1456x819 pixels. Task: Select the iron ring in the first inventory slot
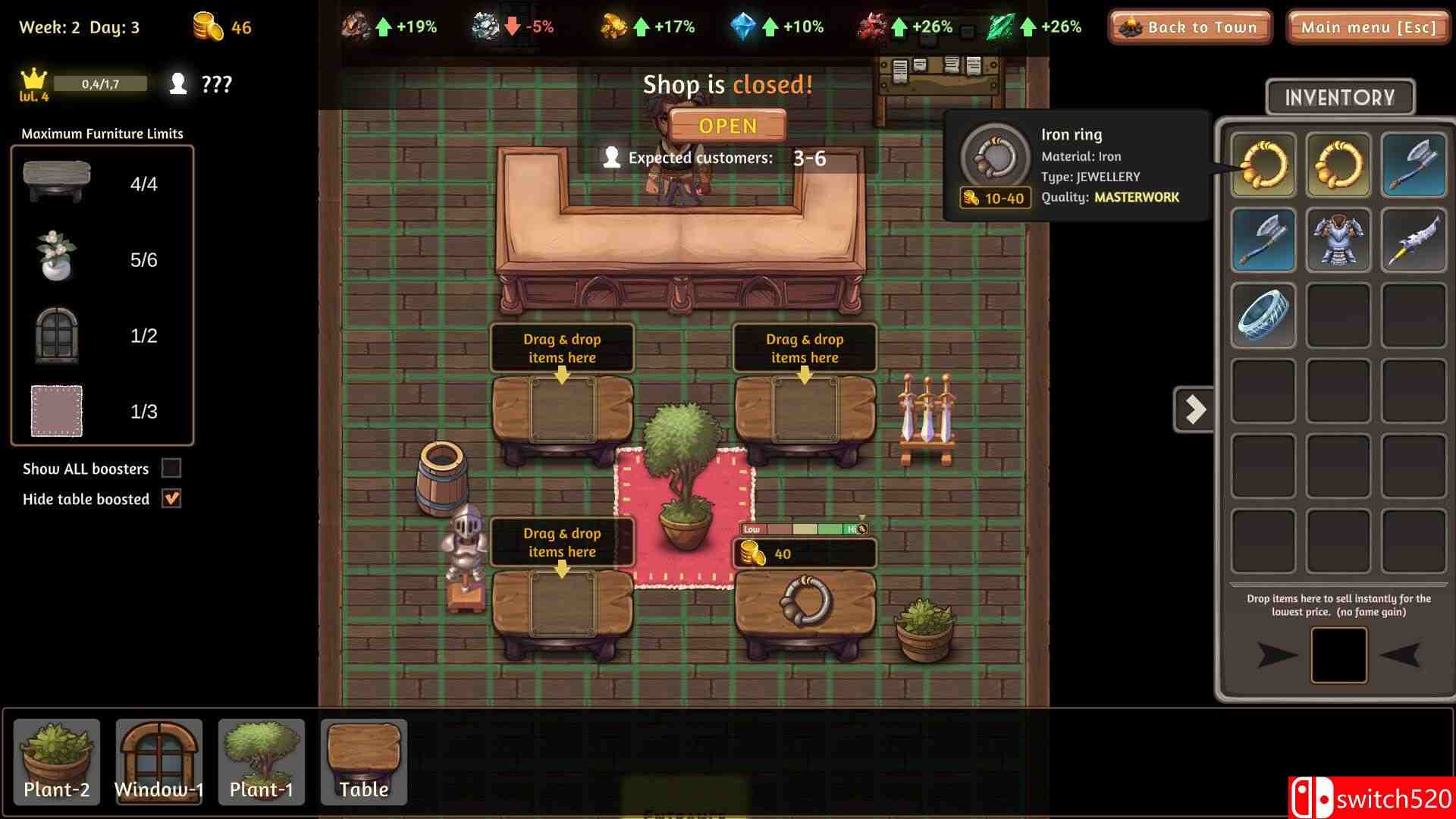1262,165
